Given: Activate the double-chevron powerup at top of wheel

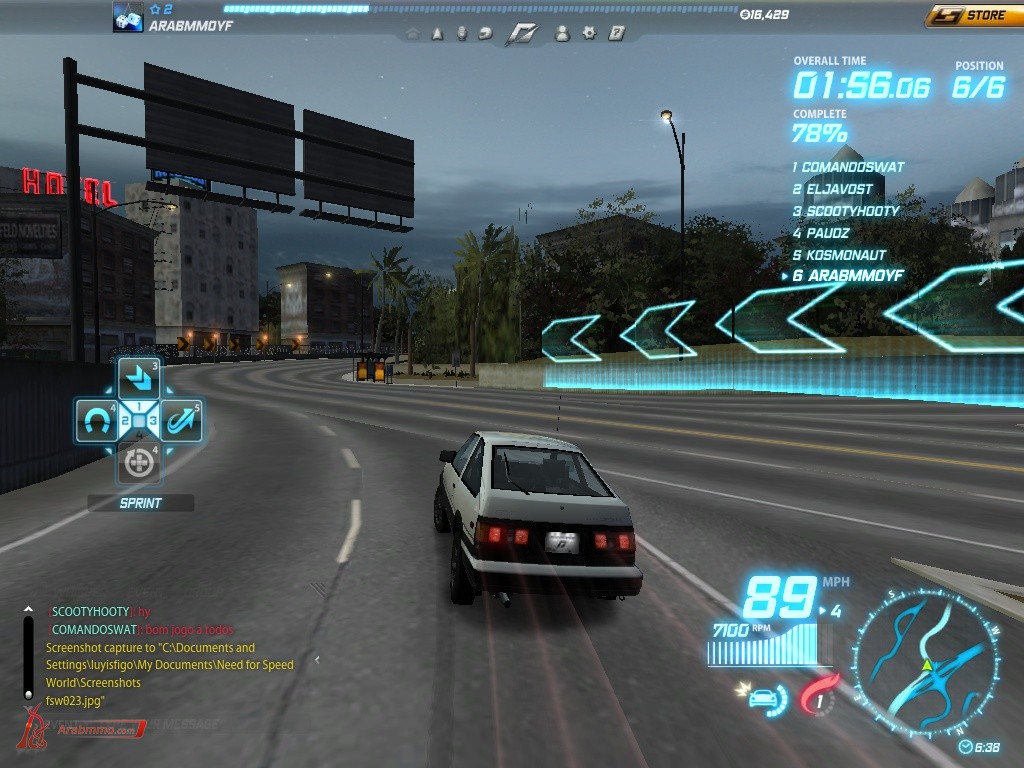Looking at the screenshot, I should 139,379.
